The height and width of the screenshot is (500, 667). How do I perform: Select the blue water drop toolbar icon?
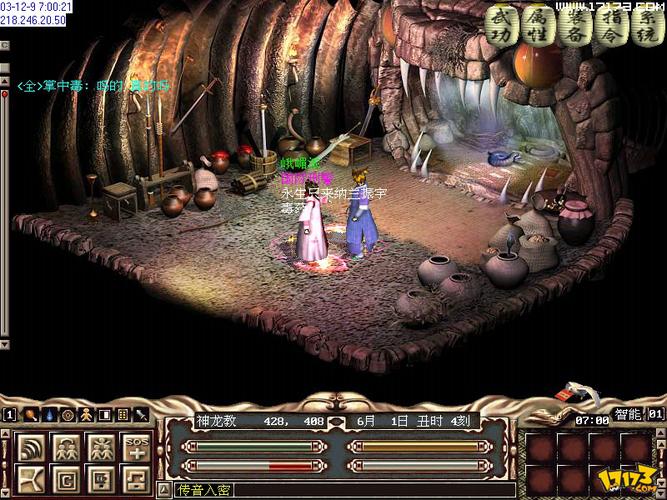(50, 414)
